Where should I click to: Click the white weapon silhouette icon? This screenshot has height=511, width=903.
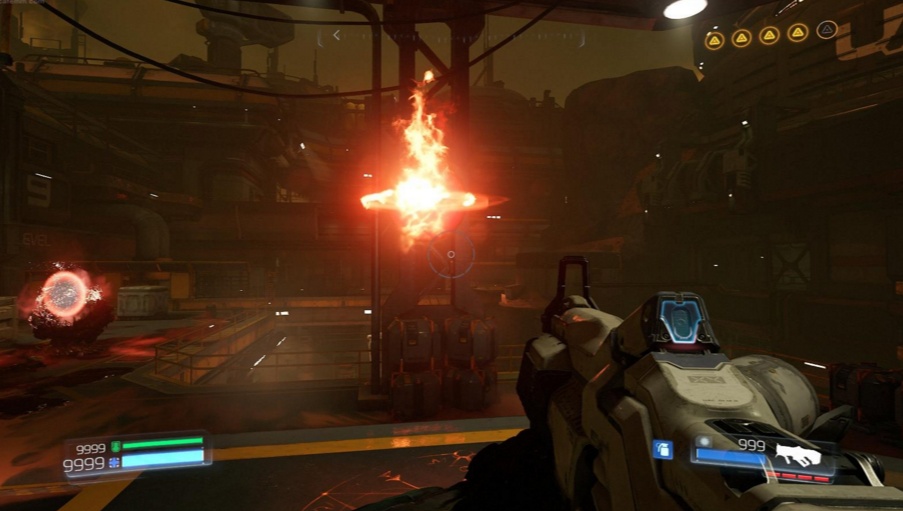tap(797, 456)
